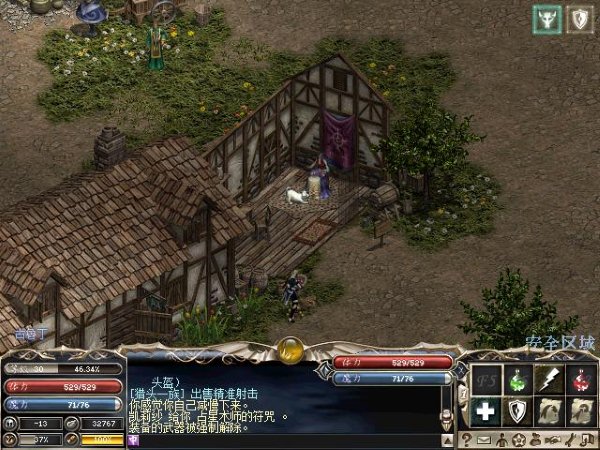Open the wrench settings icon

[573, 439]
